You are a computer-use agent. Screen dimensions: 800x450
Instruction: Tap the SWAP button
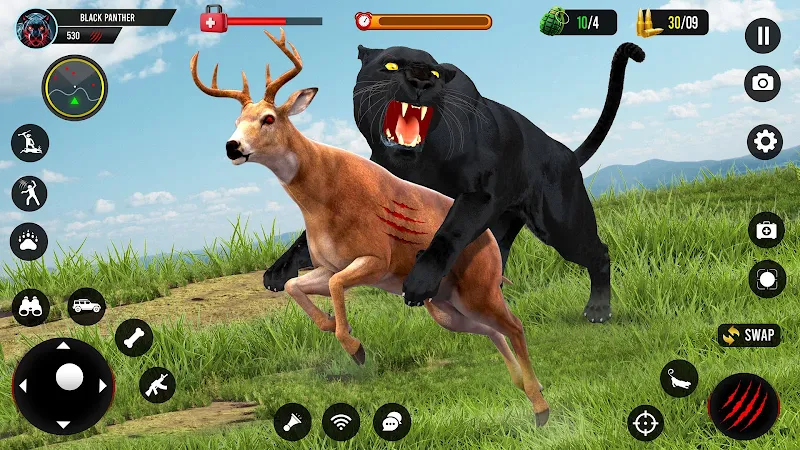[x=749, y=335]
